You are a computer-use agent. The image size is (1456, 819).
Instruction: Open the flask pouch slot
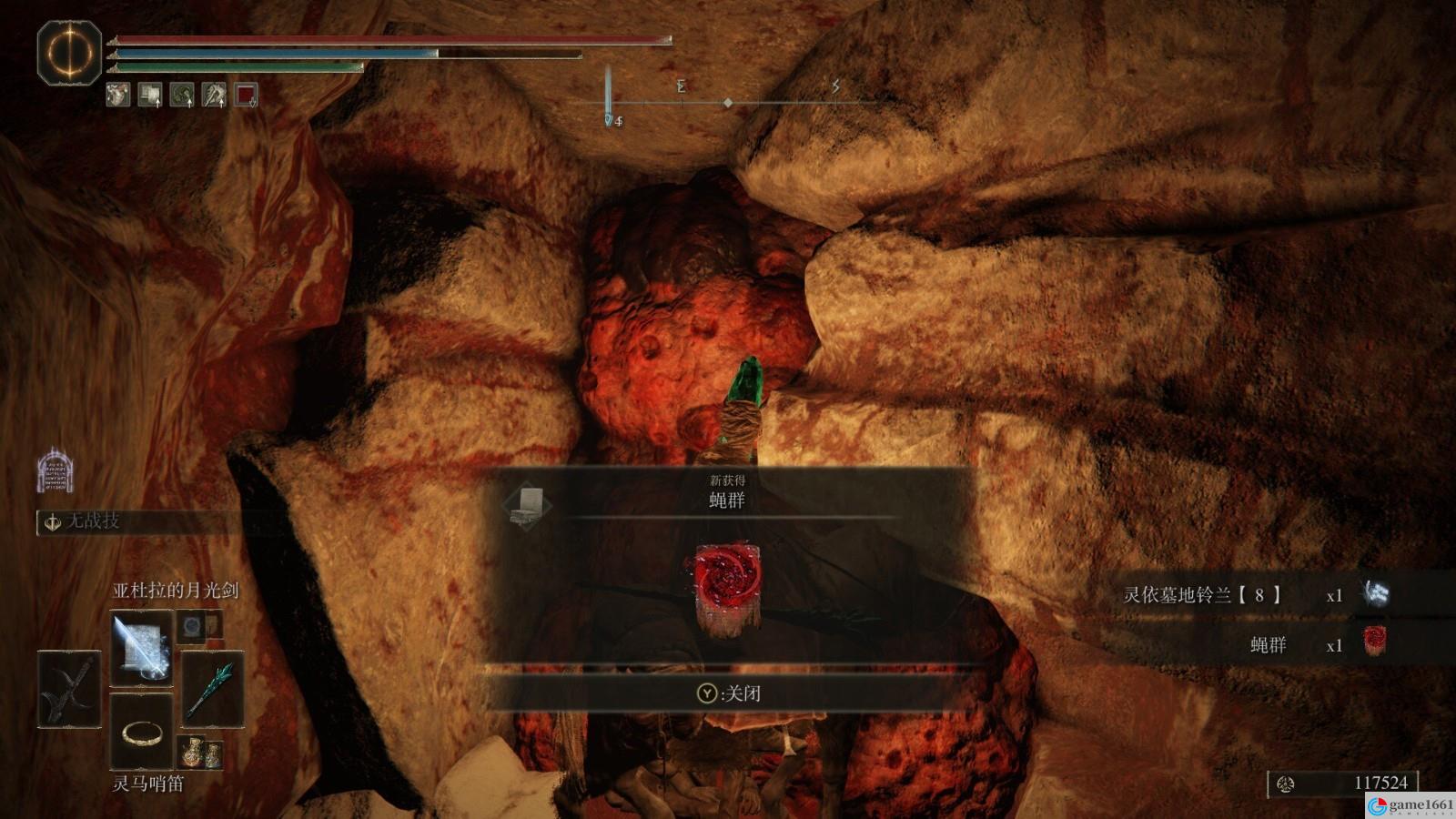tap(200, 753)
